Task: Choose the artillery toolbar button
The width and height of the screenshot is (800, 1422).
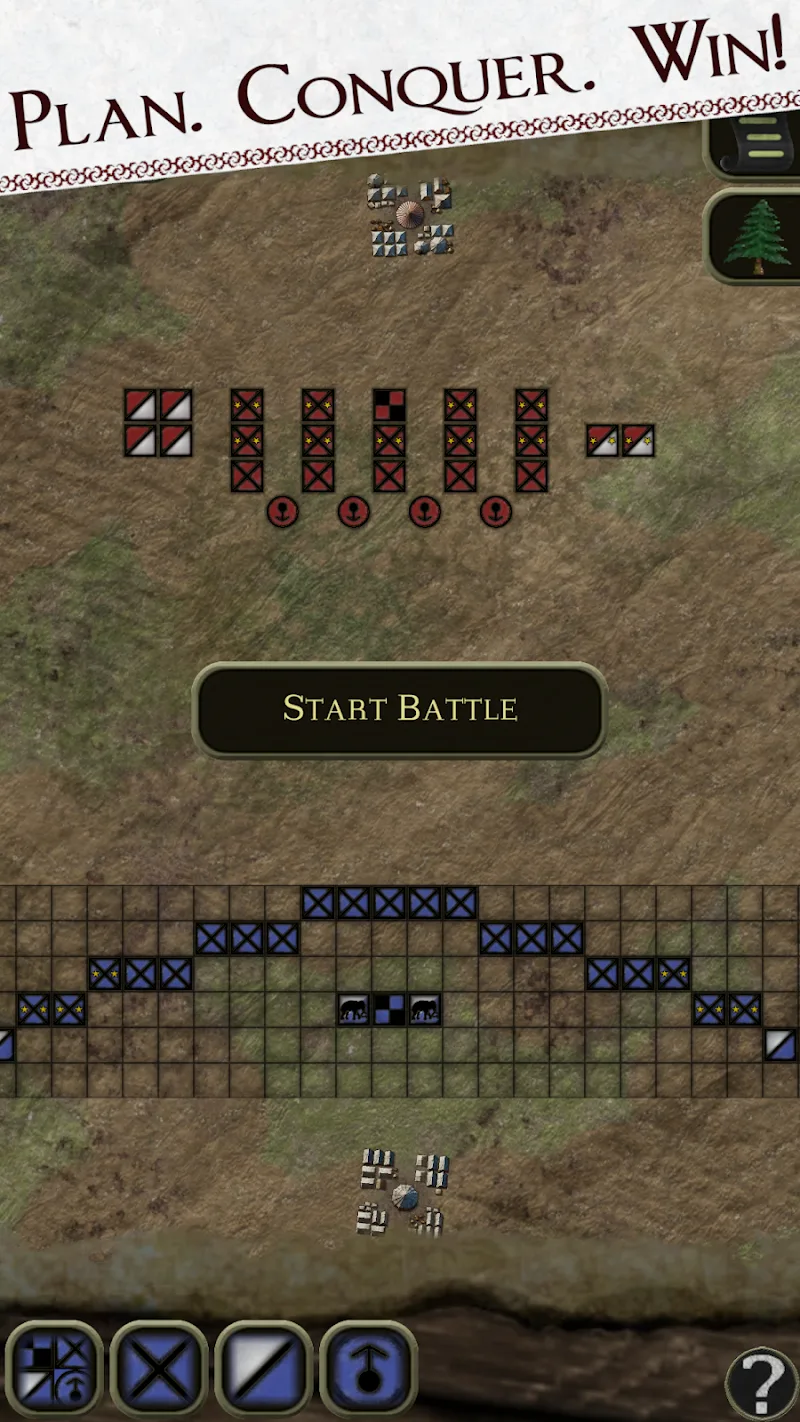Action: click(368, 1368)
